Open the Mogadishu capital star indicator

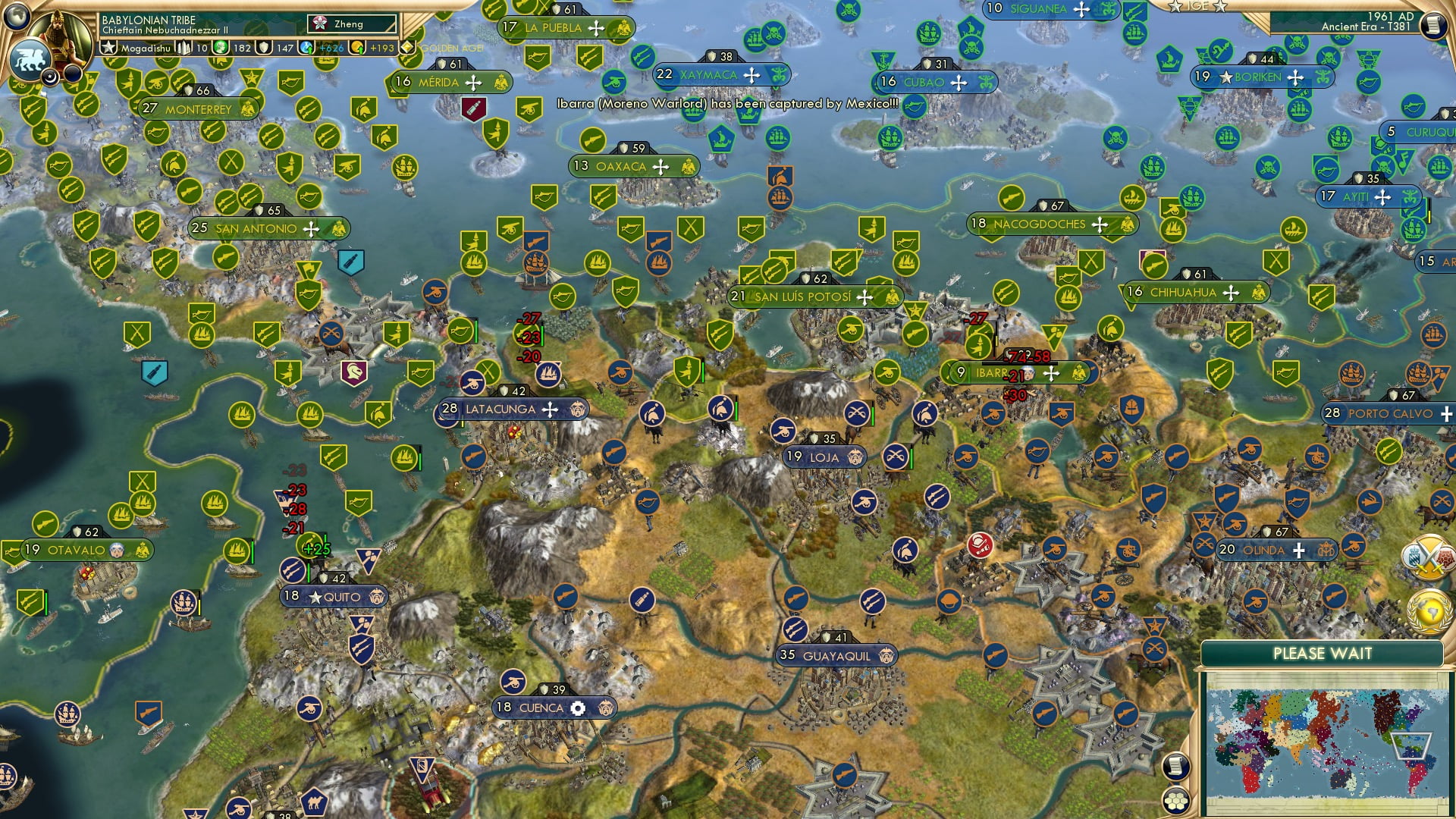click(x=108, y=49)
